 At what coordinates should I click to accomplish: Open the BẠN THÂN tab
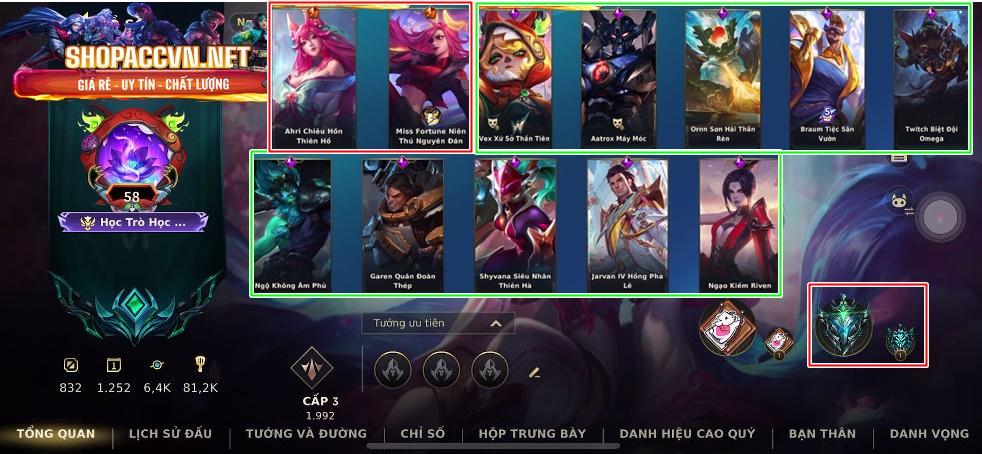[822, 434]
